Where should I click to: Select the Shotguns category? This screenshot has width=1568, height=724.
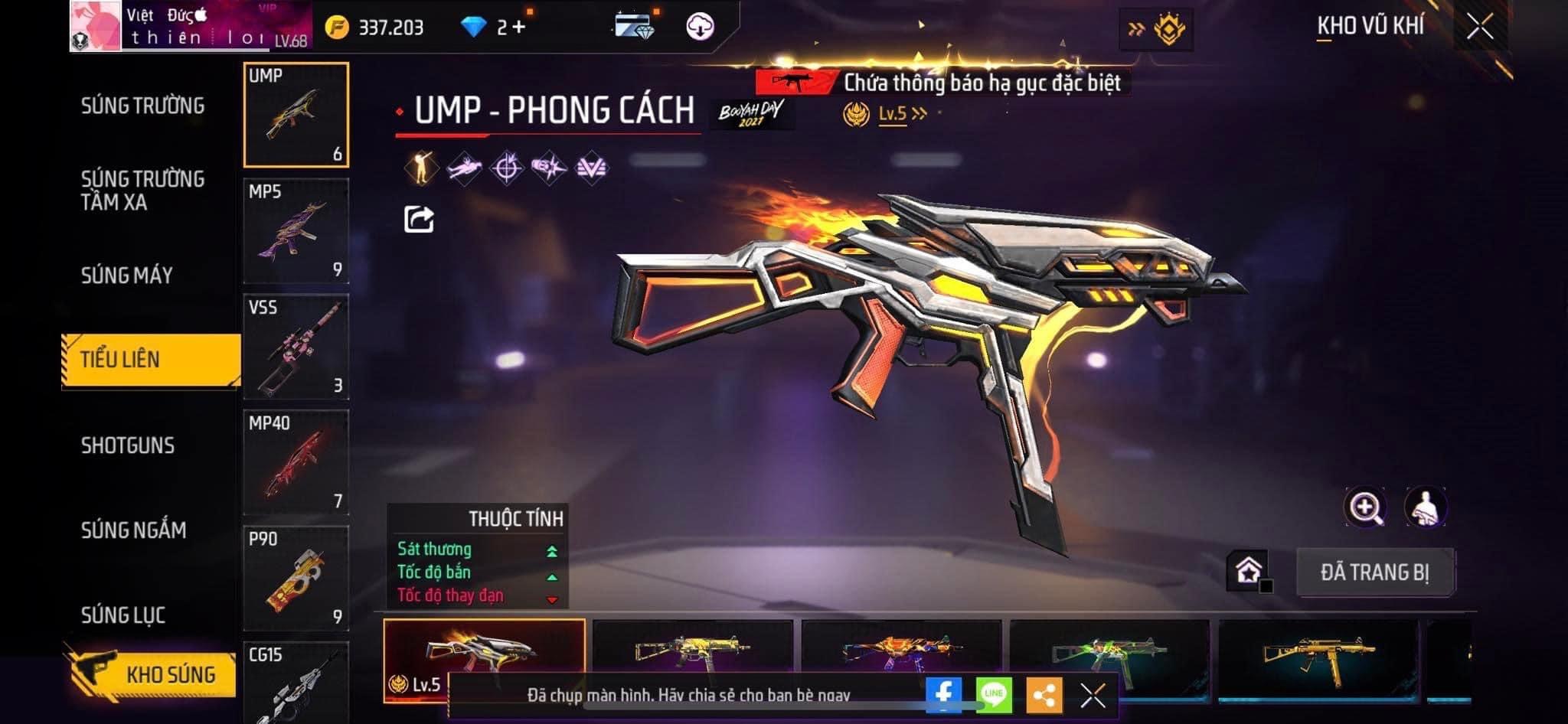coord(128,445)
